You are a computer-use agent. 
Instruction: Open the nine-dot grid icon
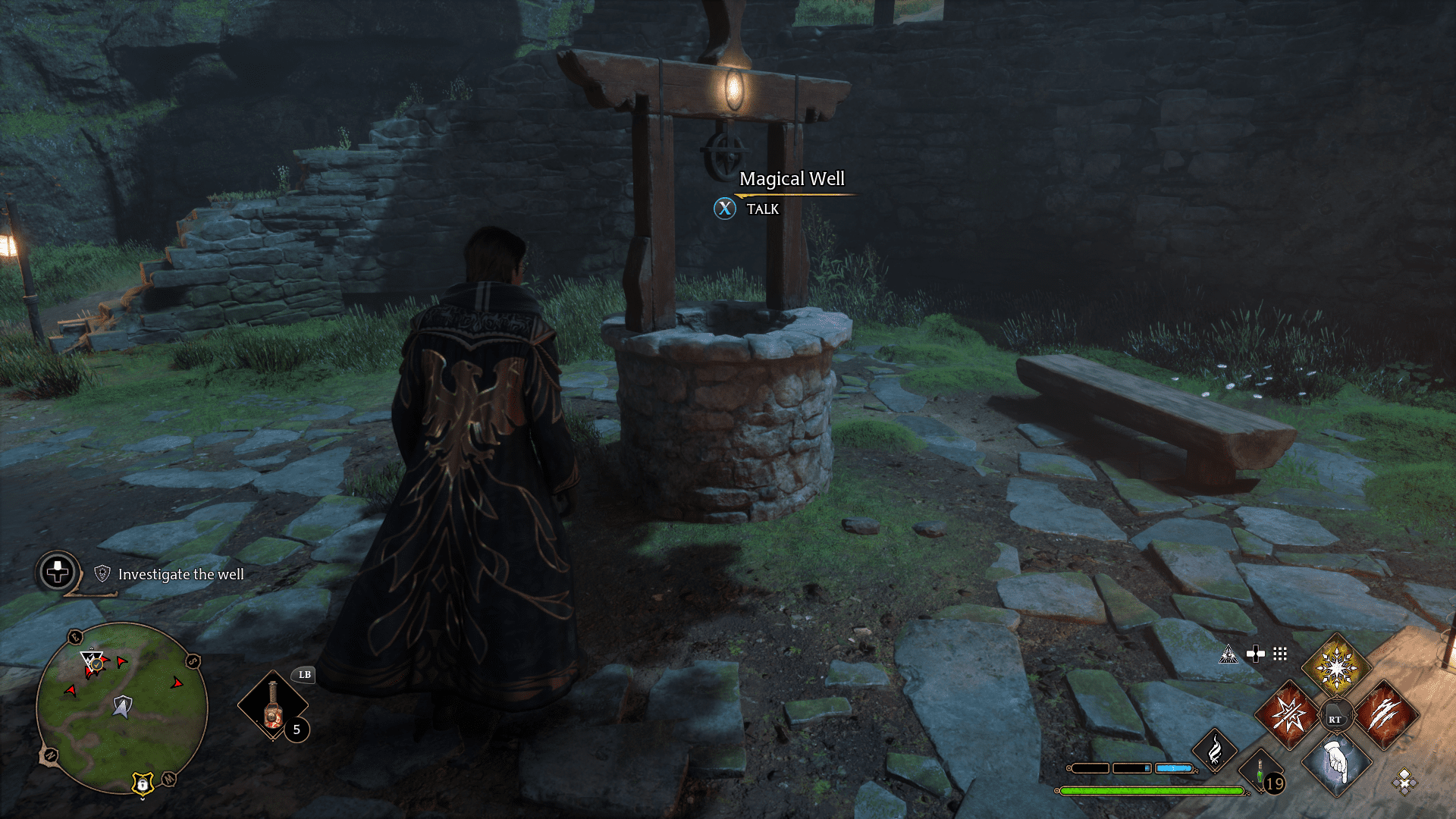point(1280,654)
